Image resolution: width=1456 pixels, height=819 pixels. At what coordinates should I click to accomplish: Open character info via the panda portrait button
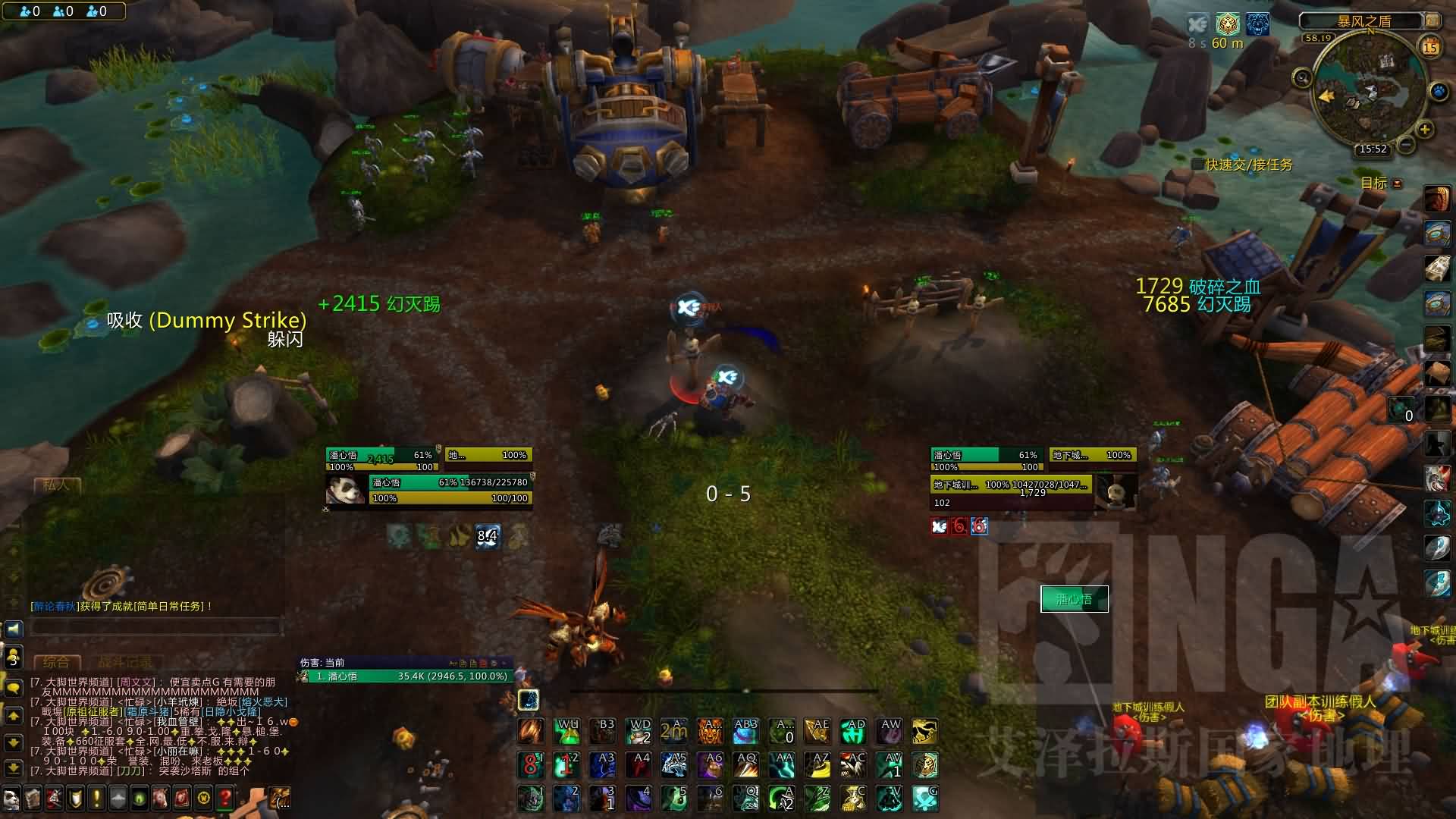pyautogui.click(x=11, y=799)
